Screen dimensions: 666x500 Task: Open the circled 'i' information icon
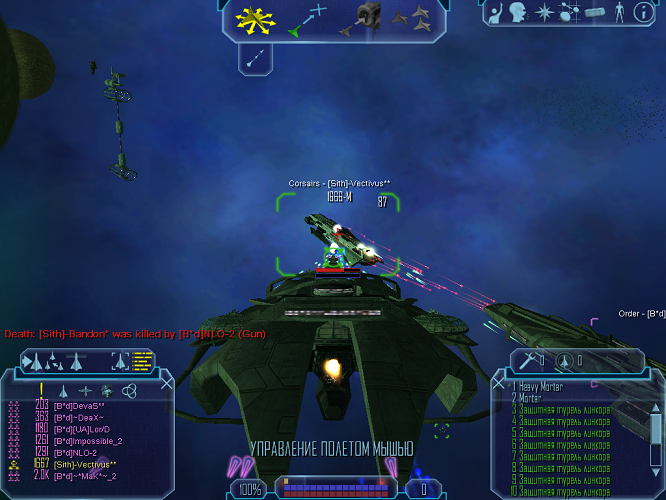645,13
